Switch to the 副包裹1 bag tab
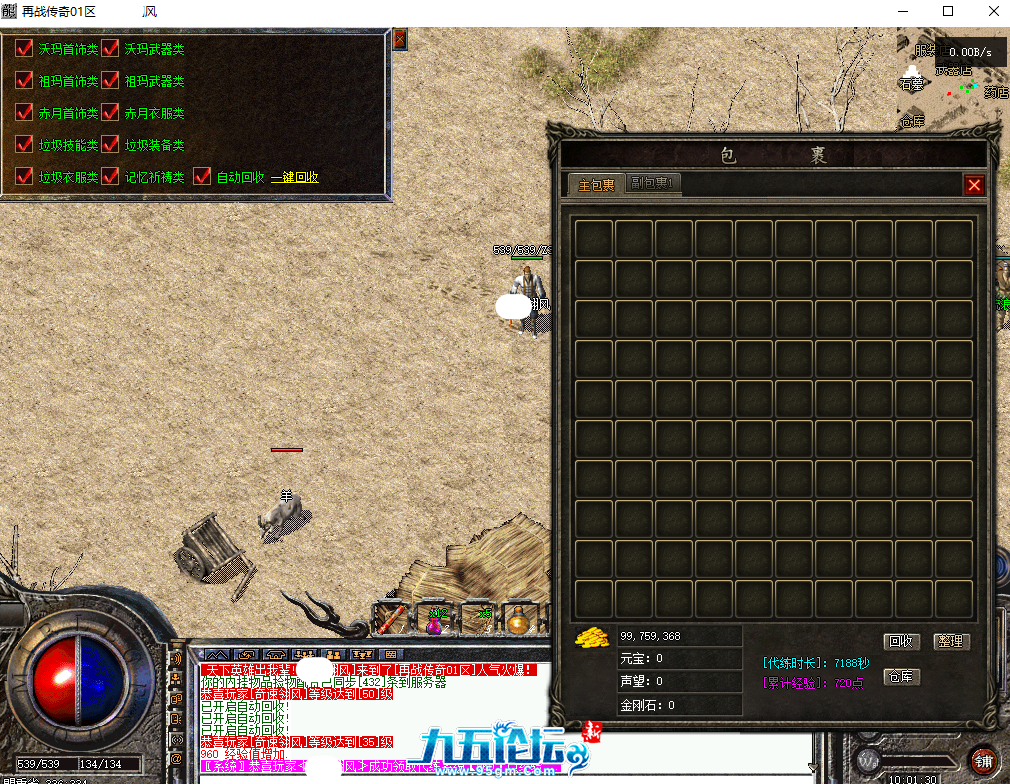1010x784 pixels. (x=653, y=184)
